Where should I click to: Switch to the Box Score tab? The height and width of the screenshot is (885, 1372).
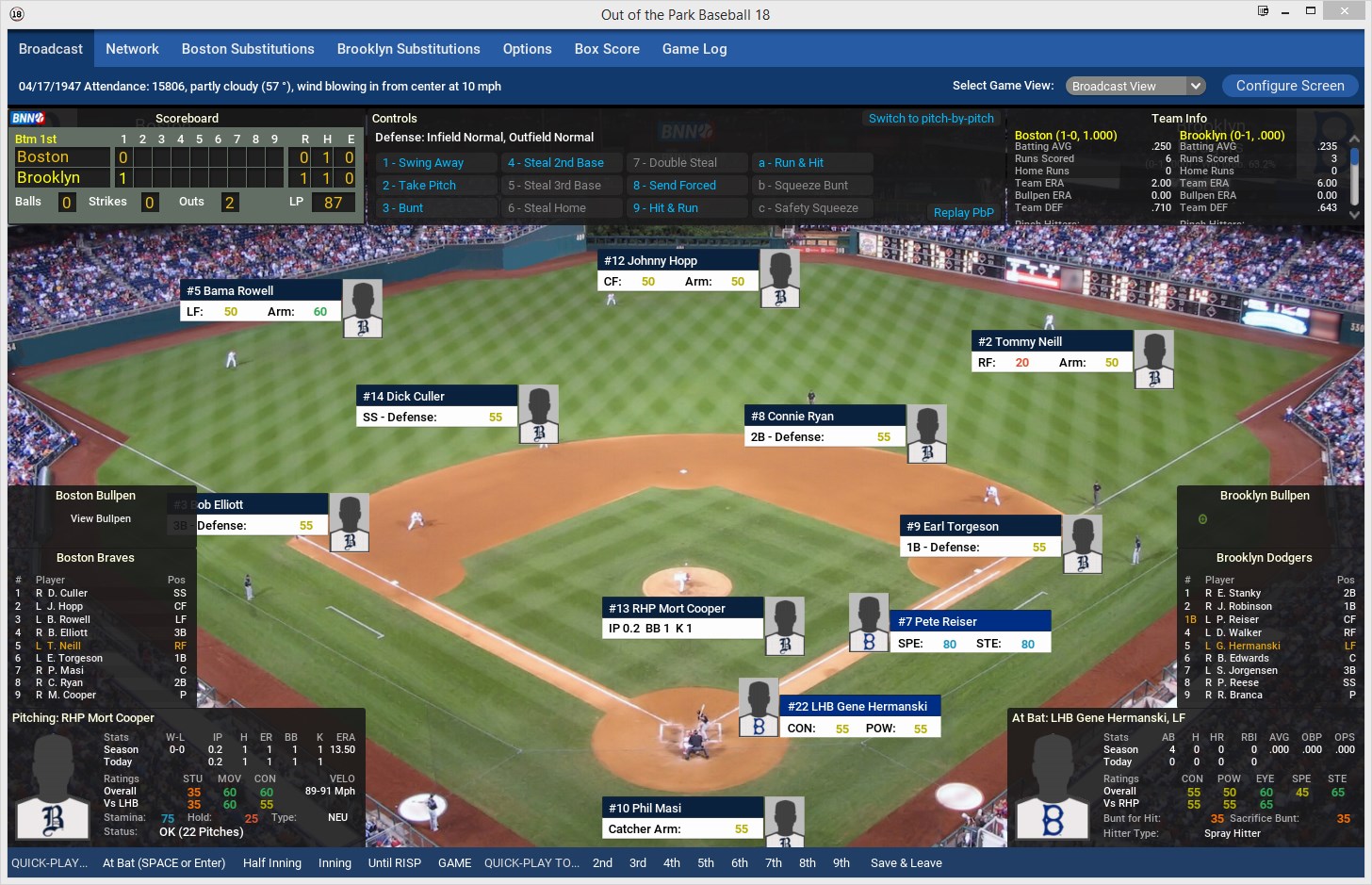(607, 49)
